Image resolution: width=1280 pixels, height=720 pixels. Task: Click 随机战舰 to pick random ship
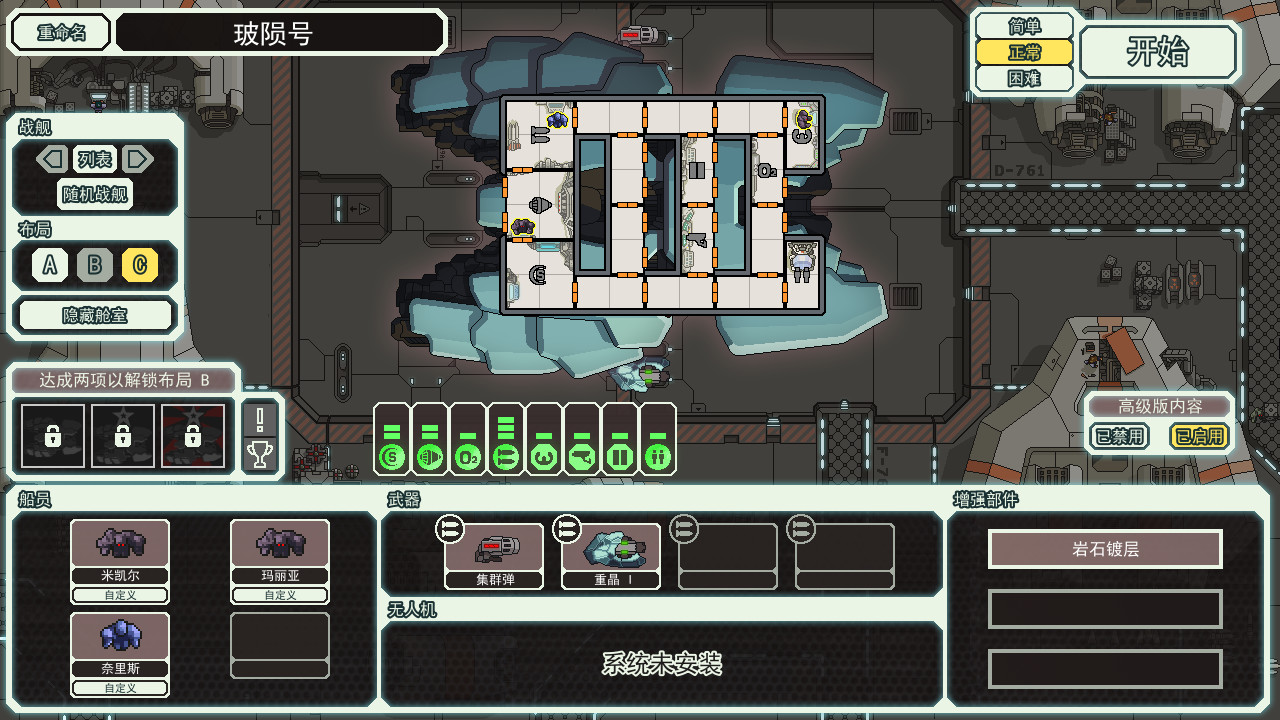point(95,195)
